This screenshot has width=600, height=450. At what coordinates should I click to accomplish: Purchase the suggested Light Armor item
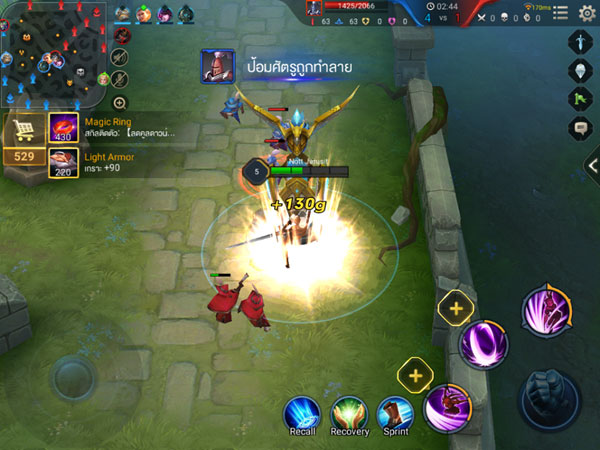tap(64, 162)
